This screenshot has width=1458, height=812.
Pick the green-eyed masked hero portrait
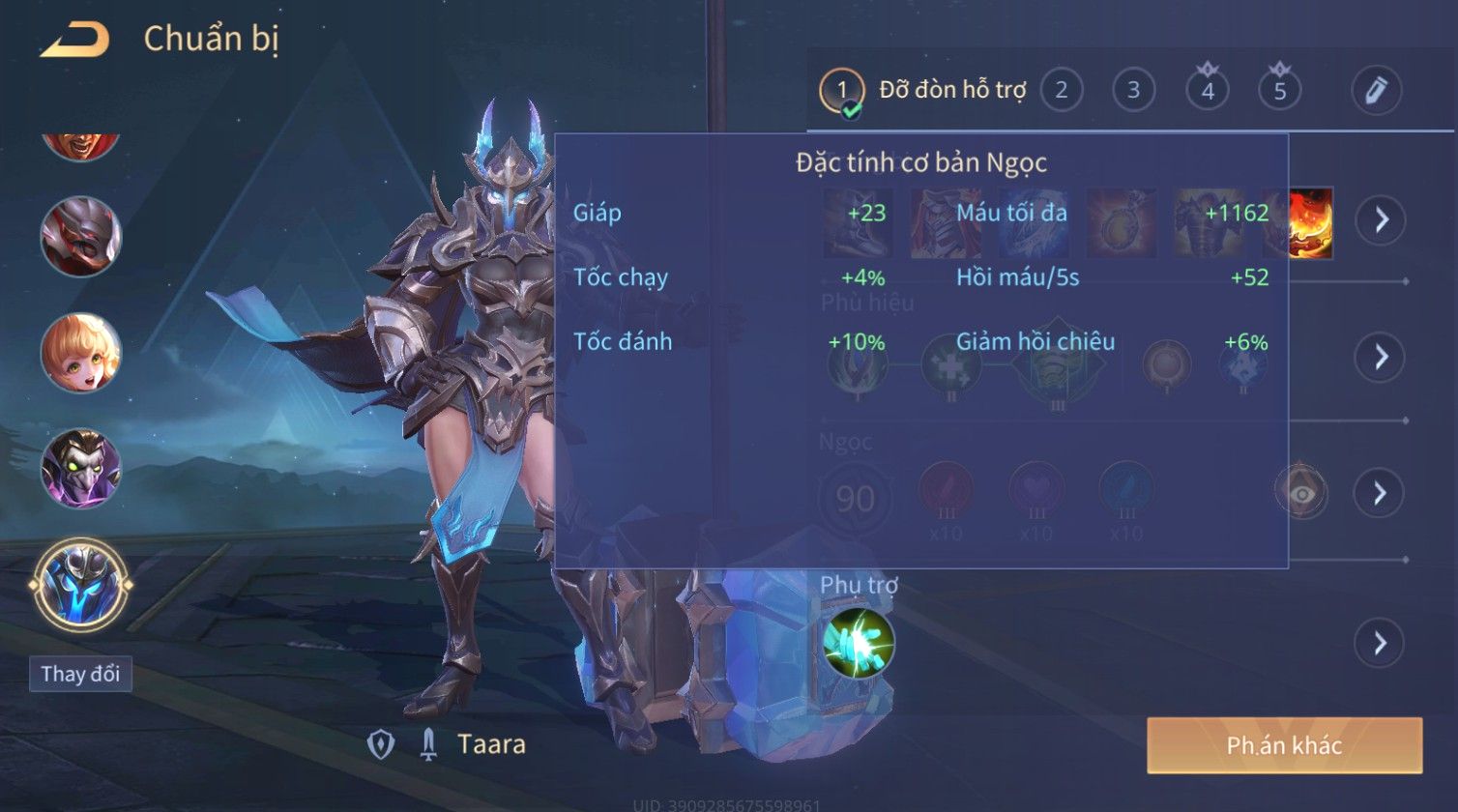click(80, 469)
